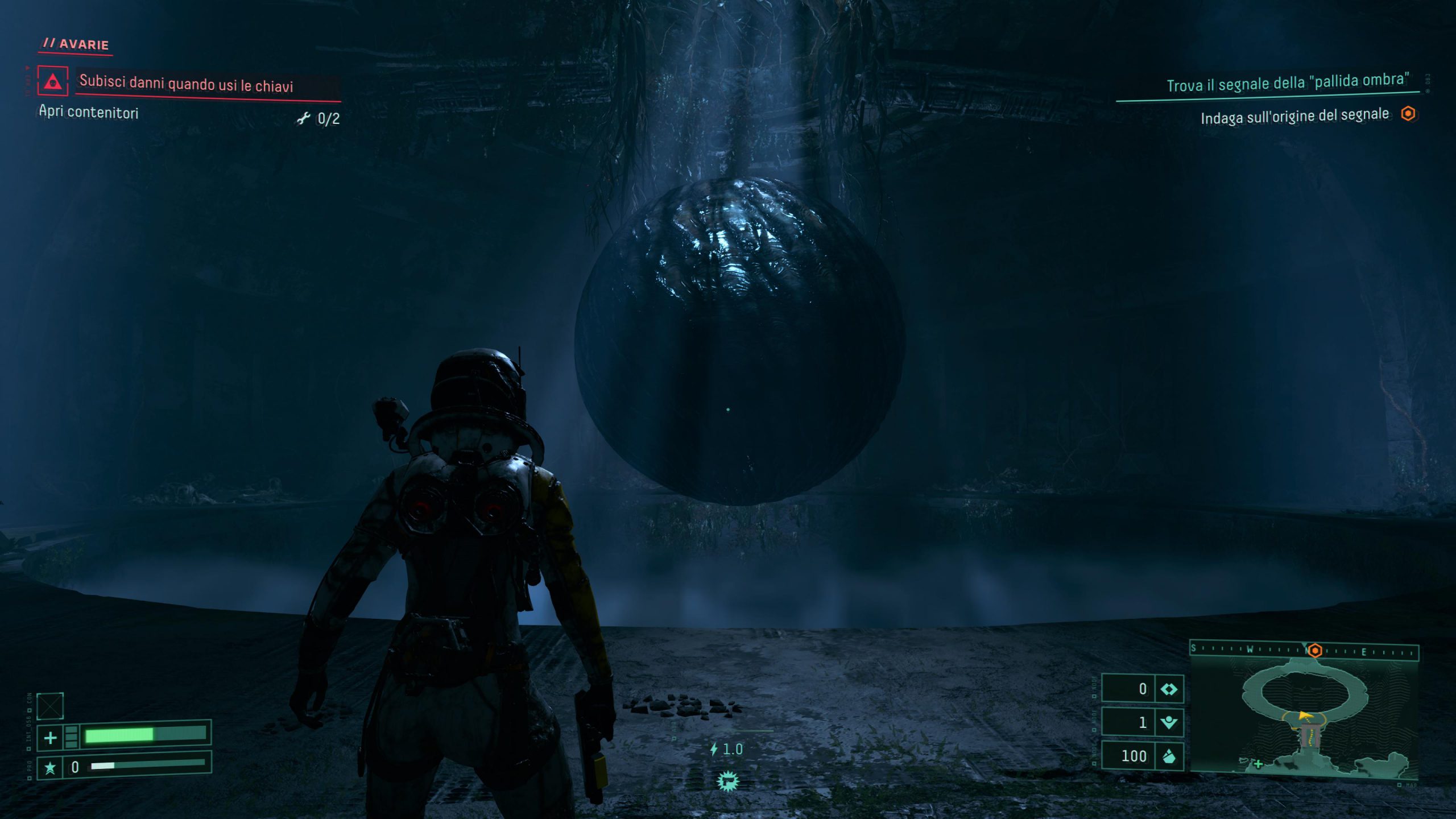The image size is (1456, 819).
Task: Click the red malfunction warning icon
Action: pos(52,81)
